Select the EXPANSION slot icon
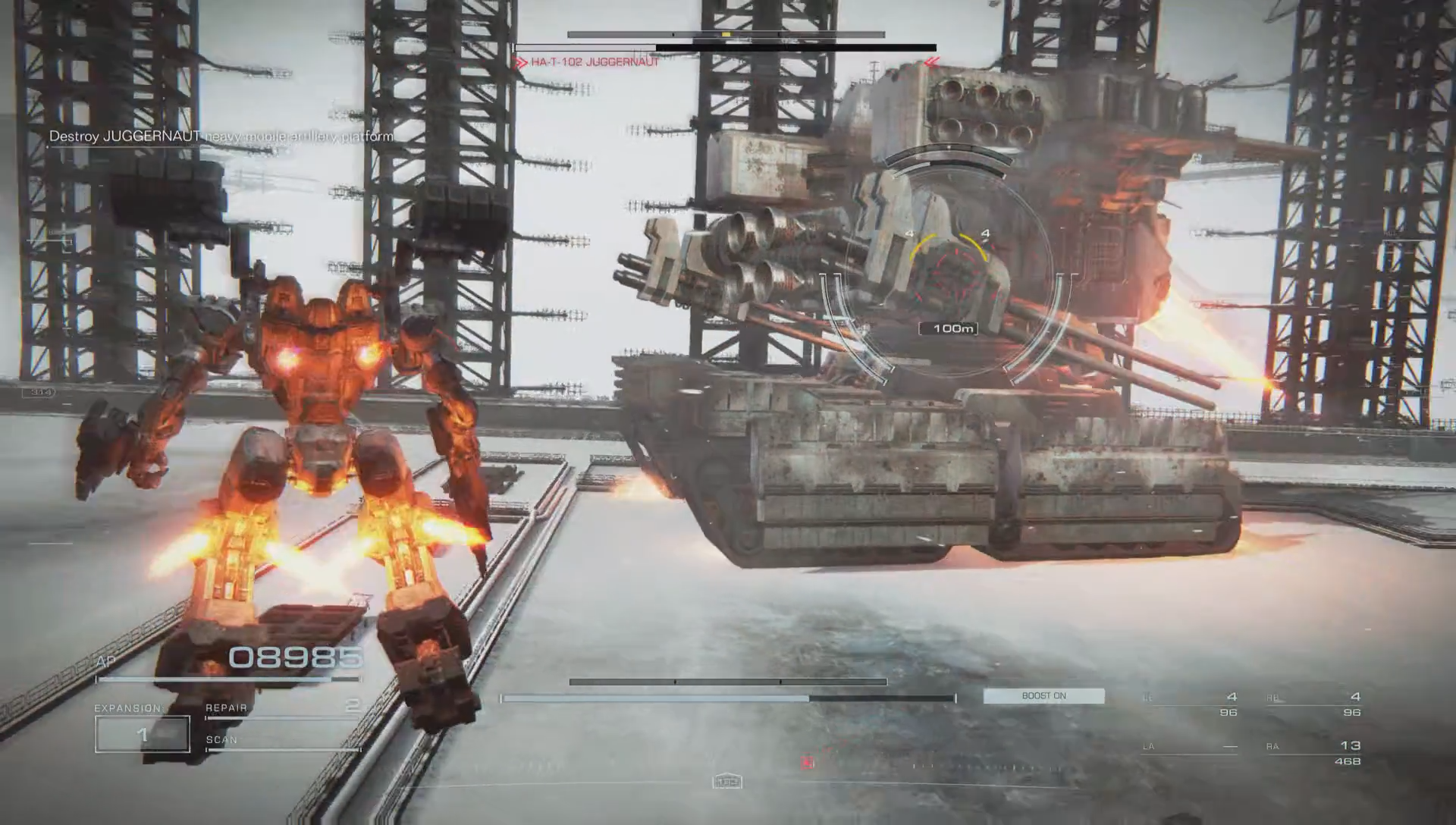The image size is (1456, 825). [x=126, y=707]
